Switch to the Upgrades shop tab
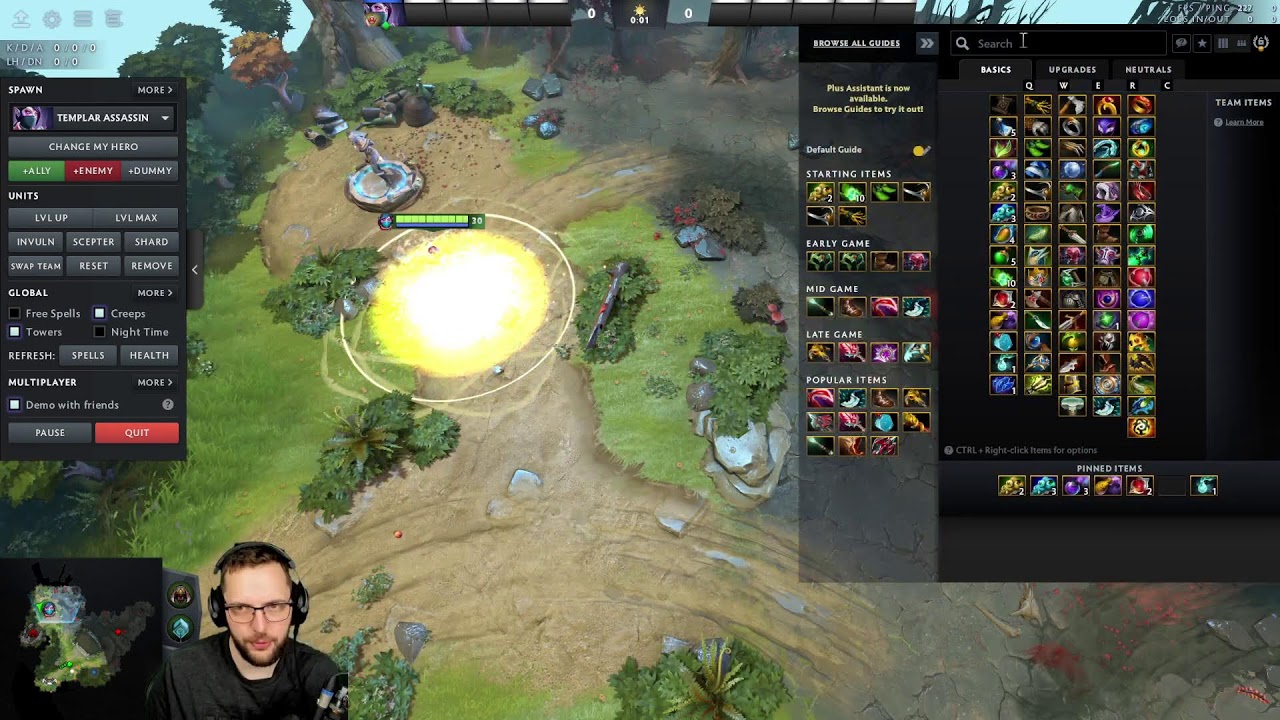Viewport: 1280px width, 720px height. 1072,70
